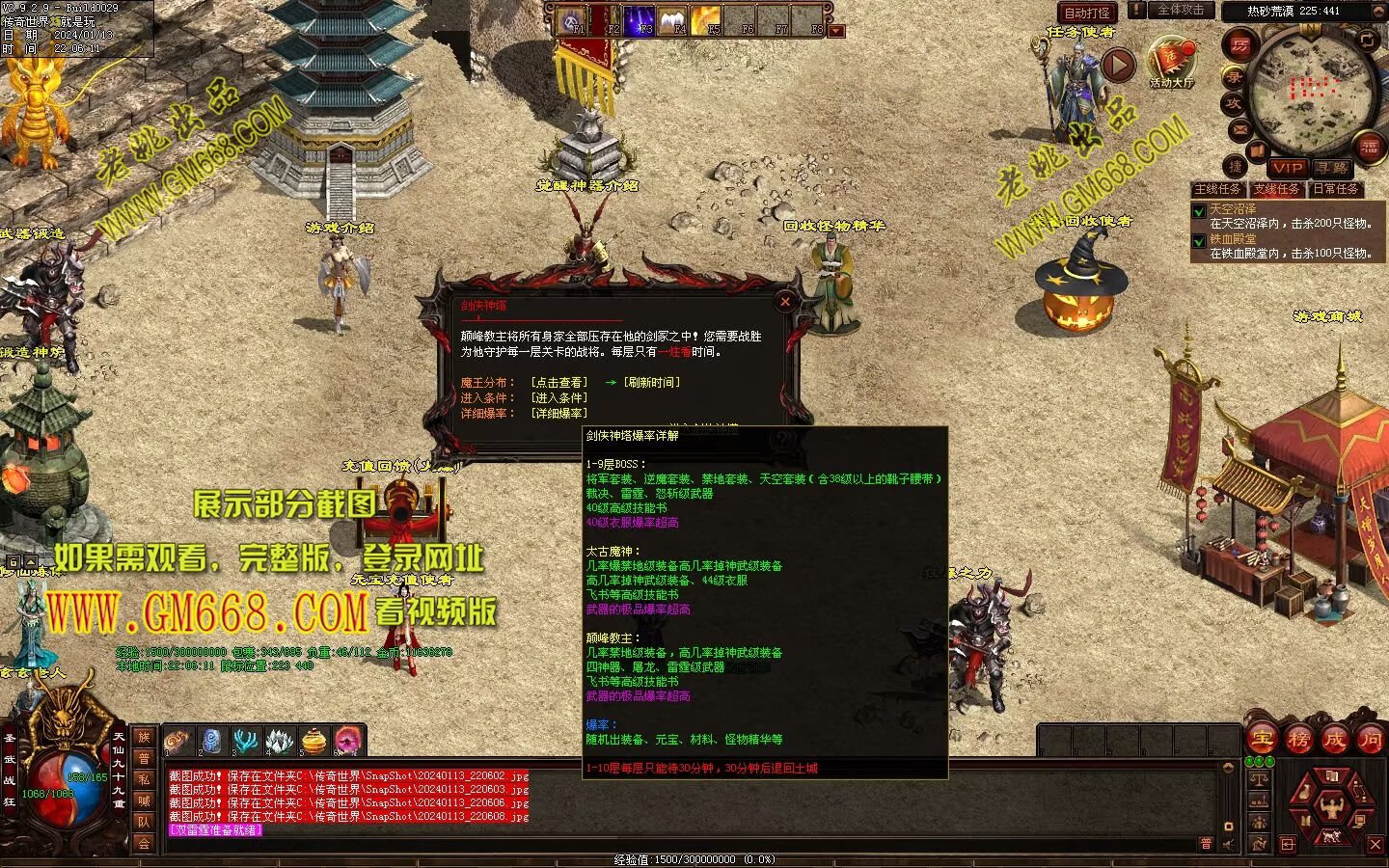The width and height of the screenshot is (1389, 868).
Task: Switch to the 主线任务 main quest tab
Action: tap(1217, 189)
